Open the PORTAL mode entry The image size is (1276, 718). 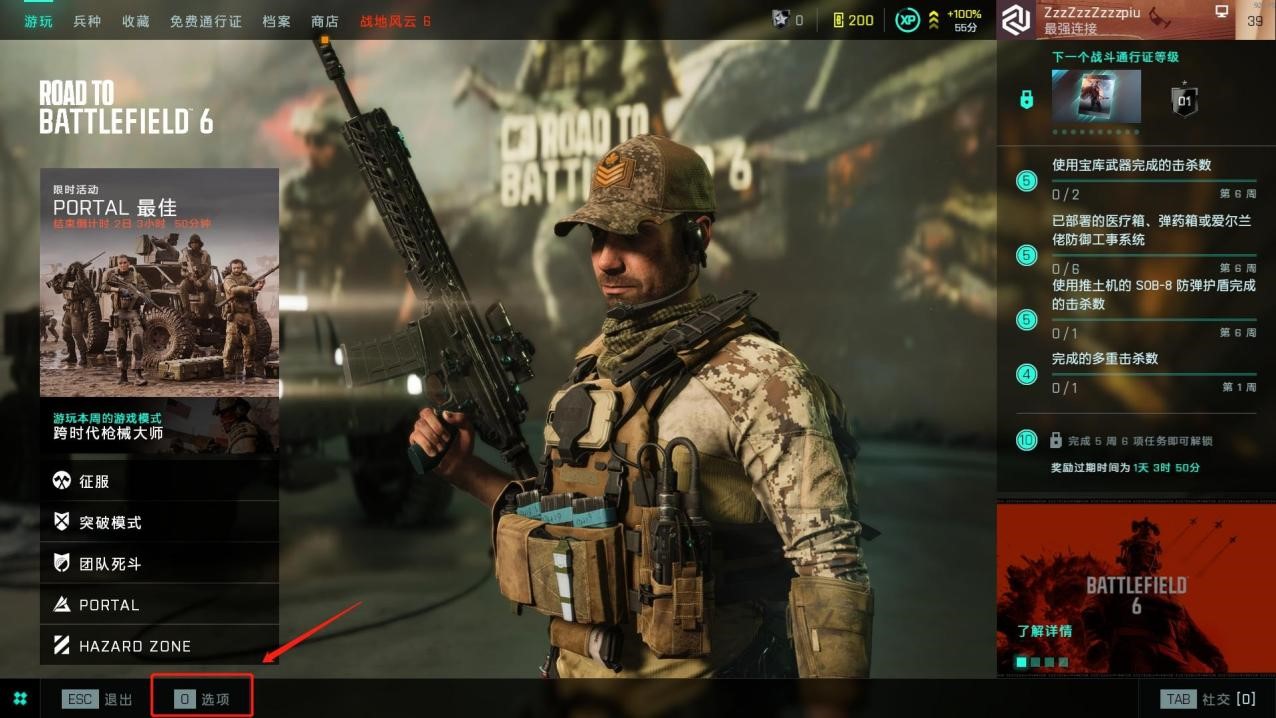[x=159, y=605]
